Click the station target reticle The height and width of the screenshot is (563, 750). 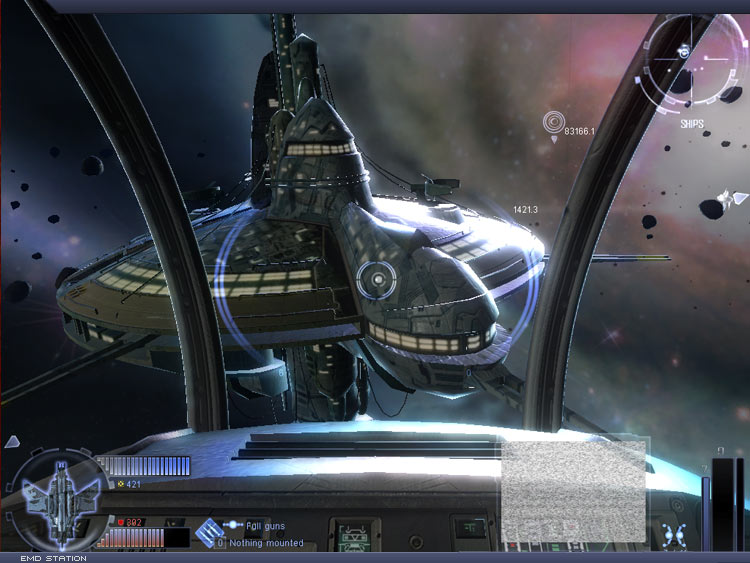pos(376,277)
